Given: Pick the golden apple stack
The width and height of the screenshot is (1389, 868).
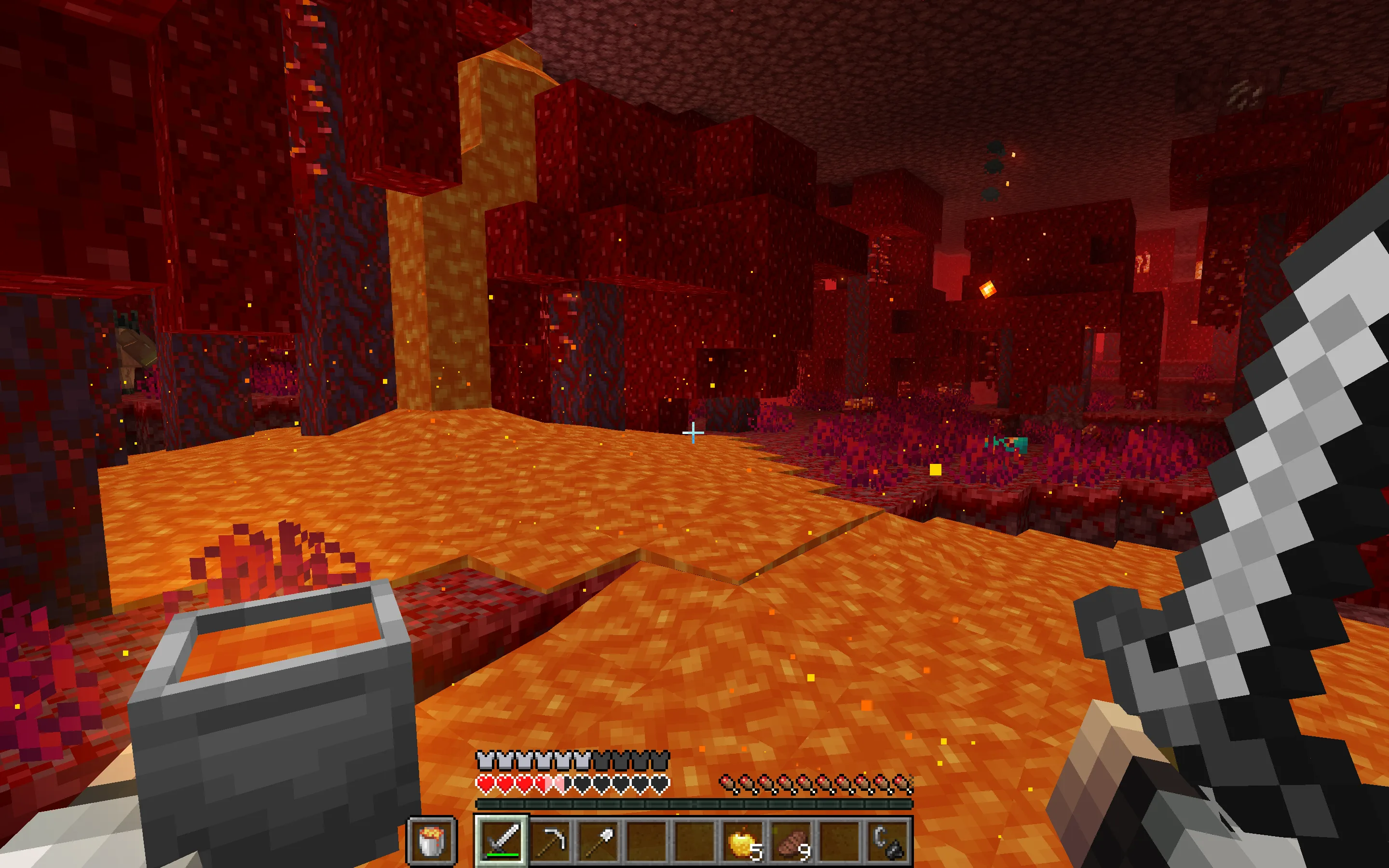Looking at the screenshot, I should [742, 841].
